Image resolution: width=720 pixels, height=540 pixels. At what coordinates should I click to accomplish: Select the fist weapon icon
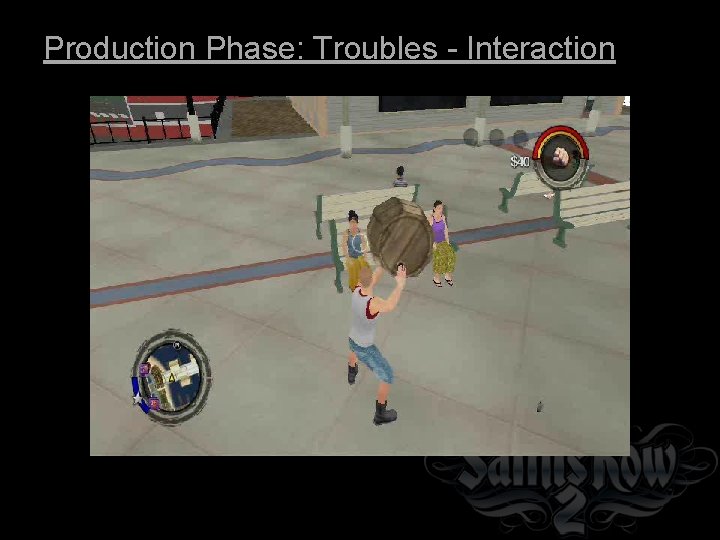click(561, 157)
